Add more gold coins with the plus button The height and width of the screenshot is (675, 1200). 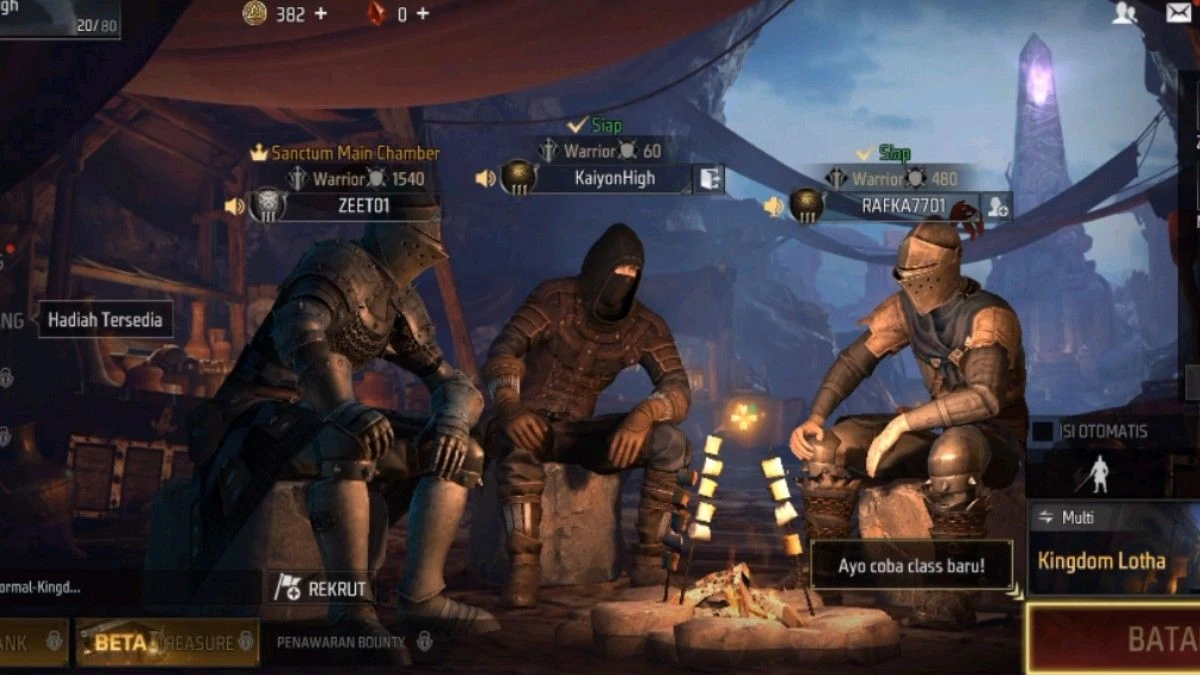point(321,14)
